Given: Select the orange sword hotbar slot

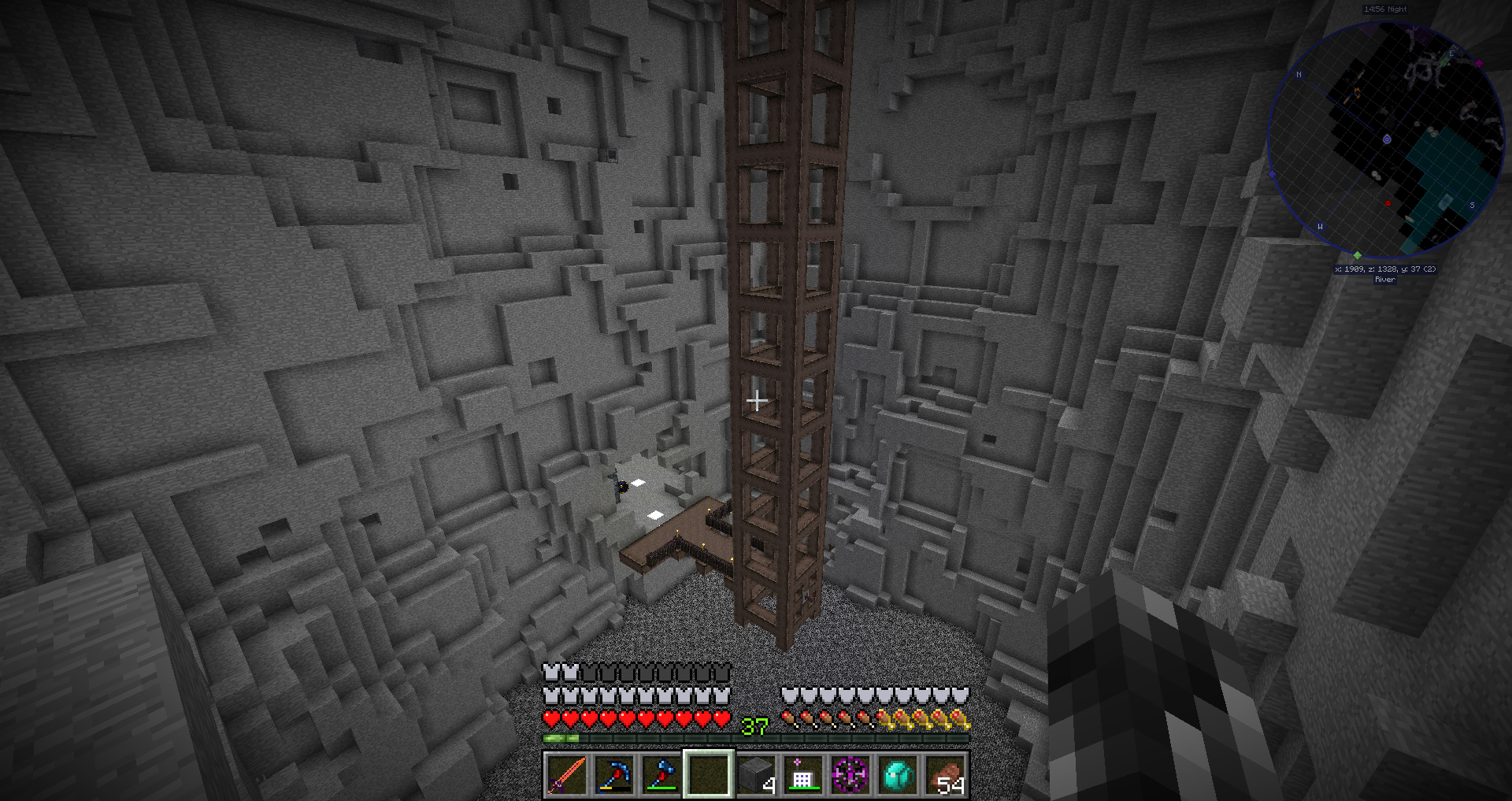Looking at the screenshot, I should click(566, 774).
